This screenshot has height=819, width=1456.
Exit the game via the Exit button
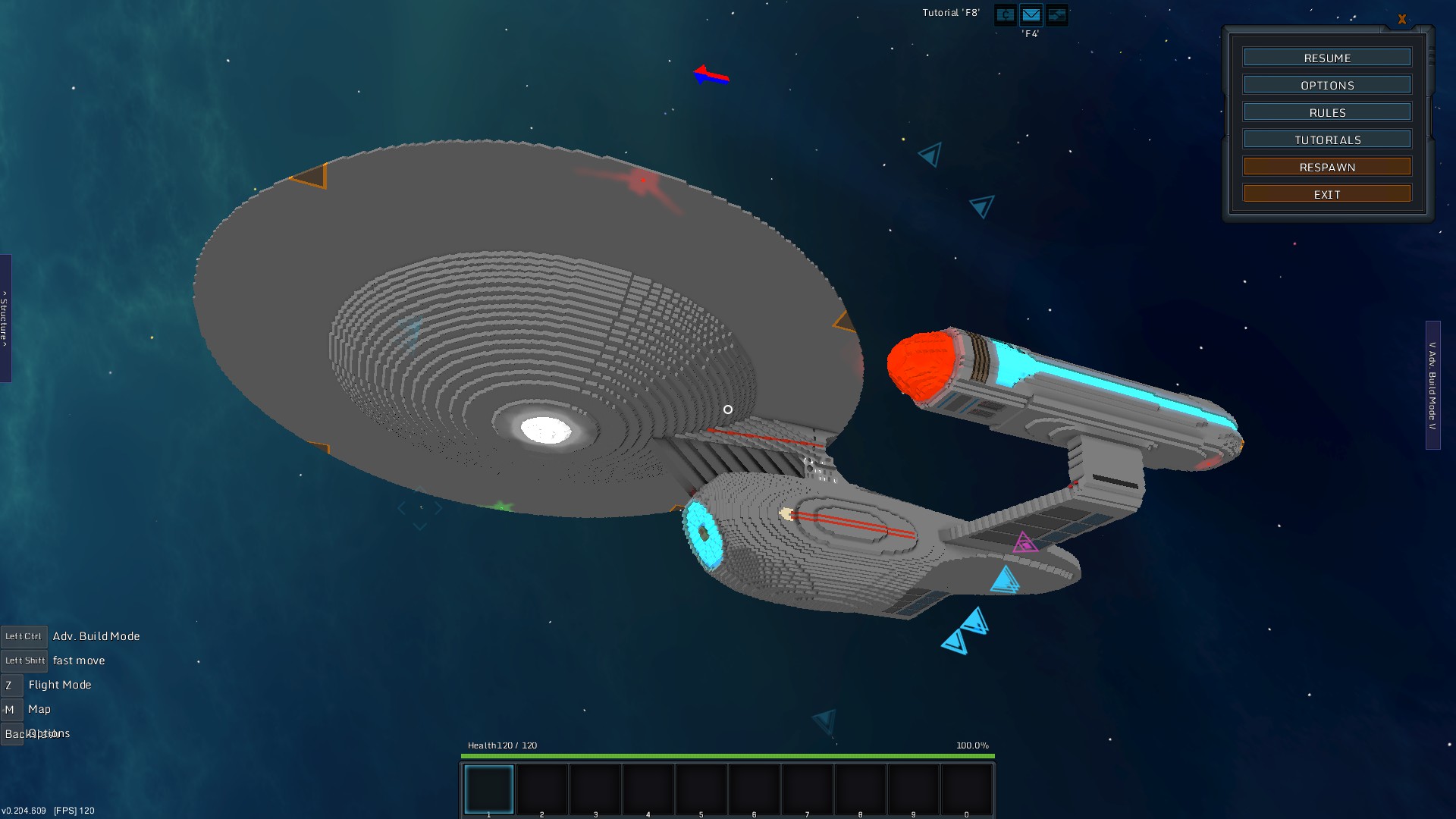pos(1327,194)
